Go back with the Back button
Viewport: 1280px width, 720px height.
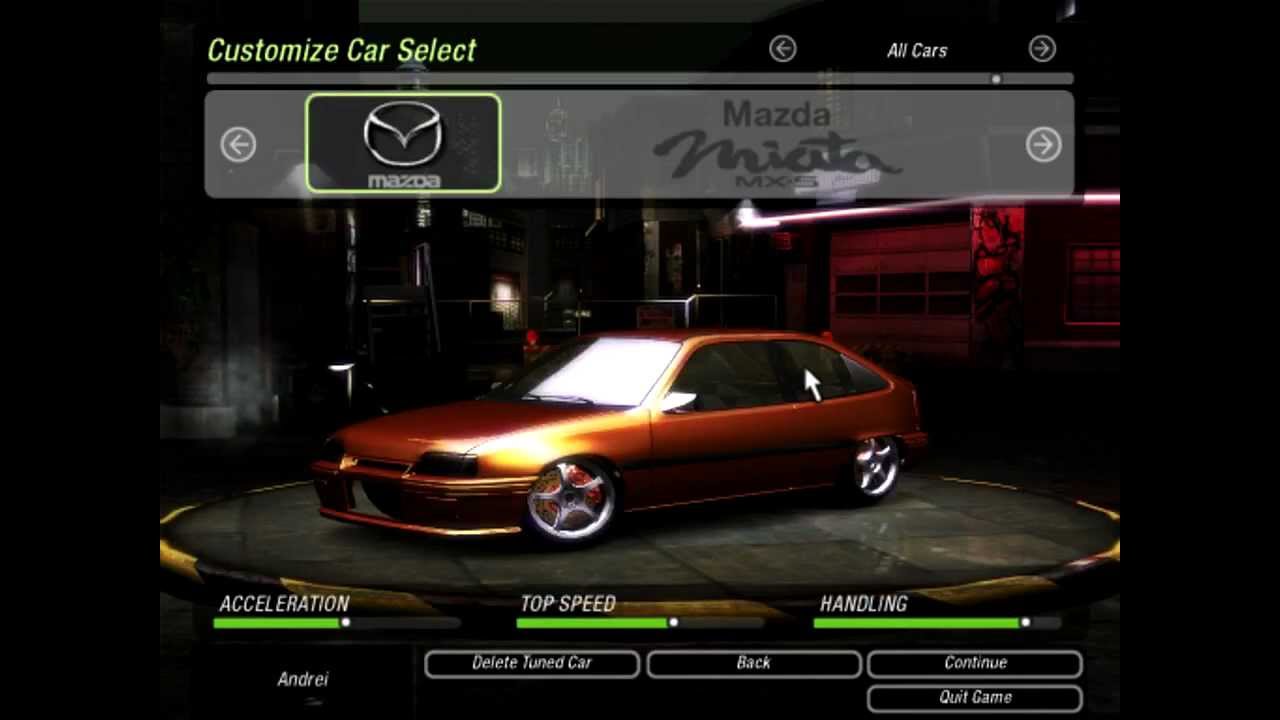click(753, 663)
